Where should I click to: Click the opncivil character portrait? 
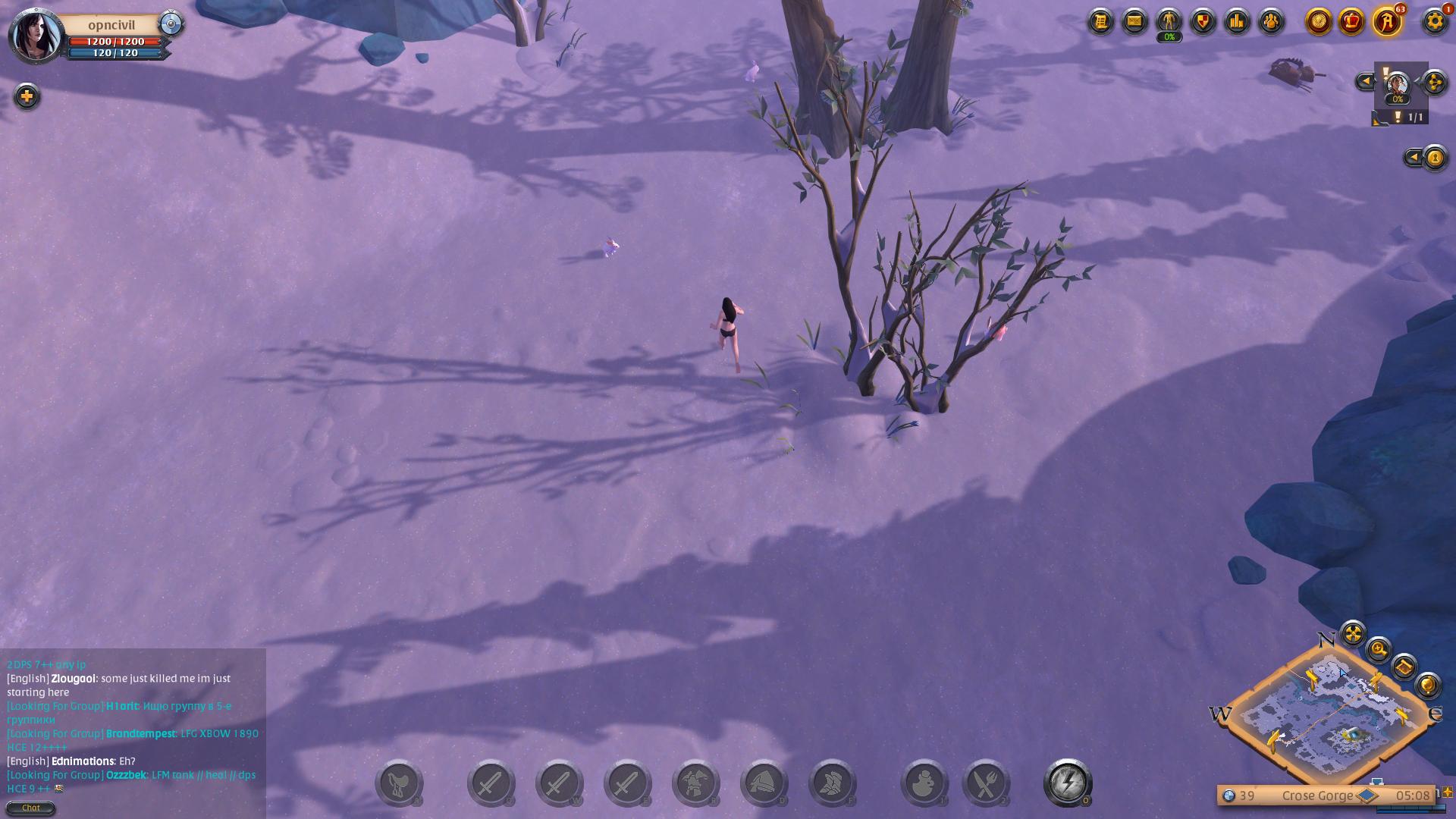pyautogui.click(x=35, y=35)
